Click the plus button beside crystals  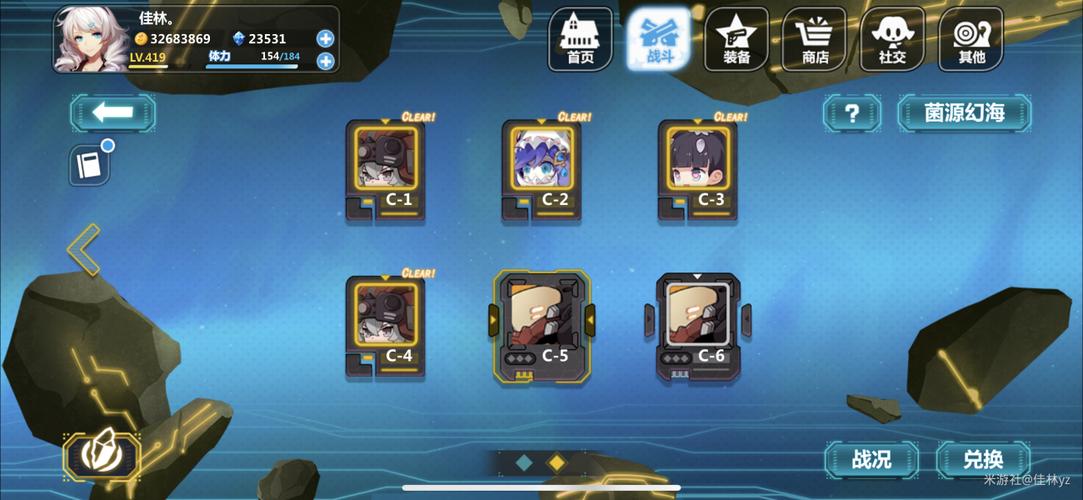[325, 39]
